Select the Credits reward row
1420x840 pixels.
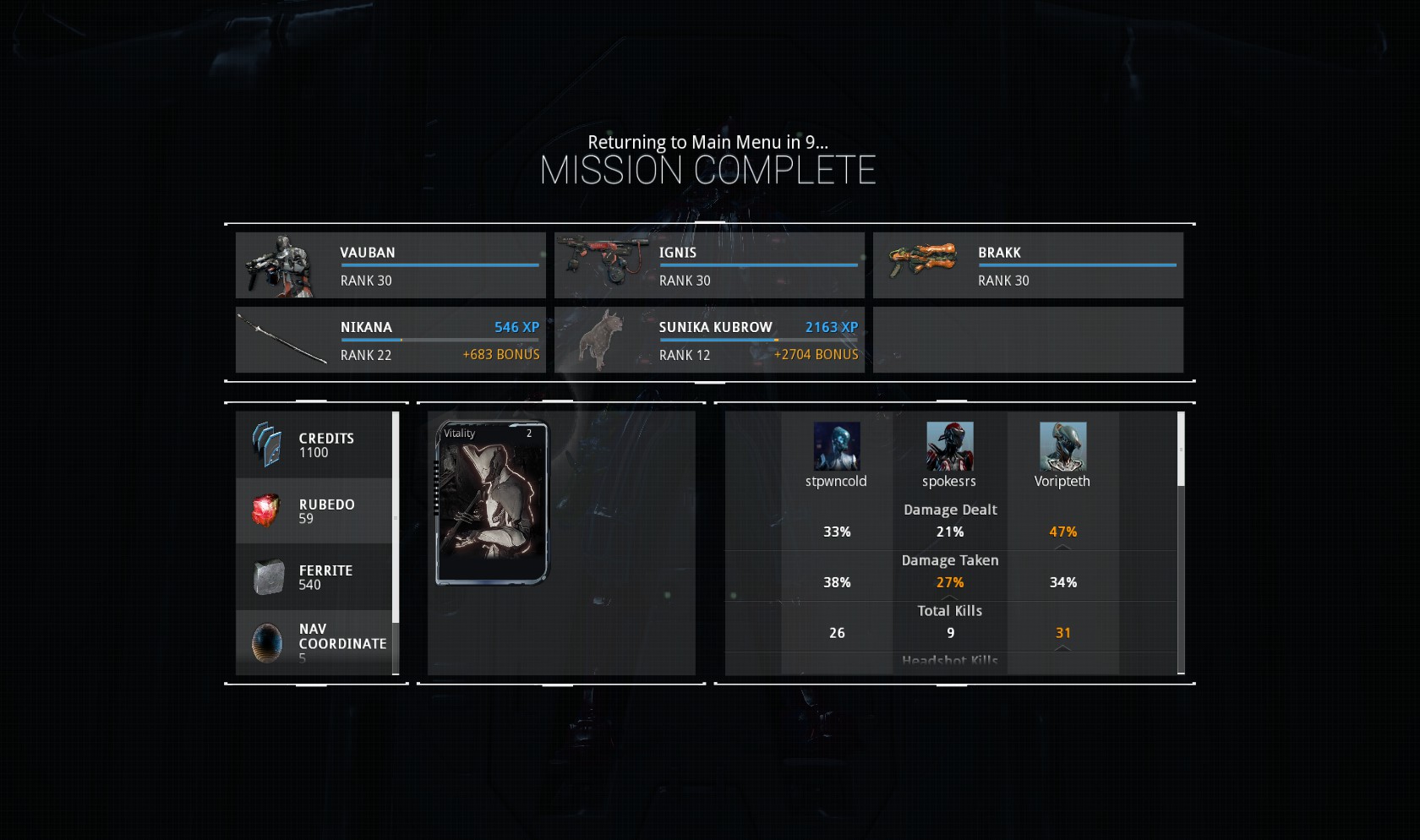pos(314,445)
